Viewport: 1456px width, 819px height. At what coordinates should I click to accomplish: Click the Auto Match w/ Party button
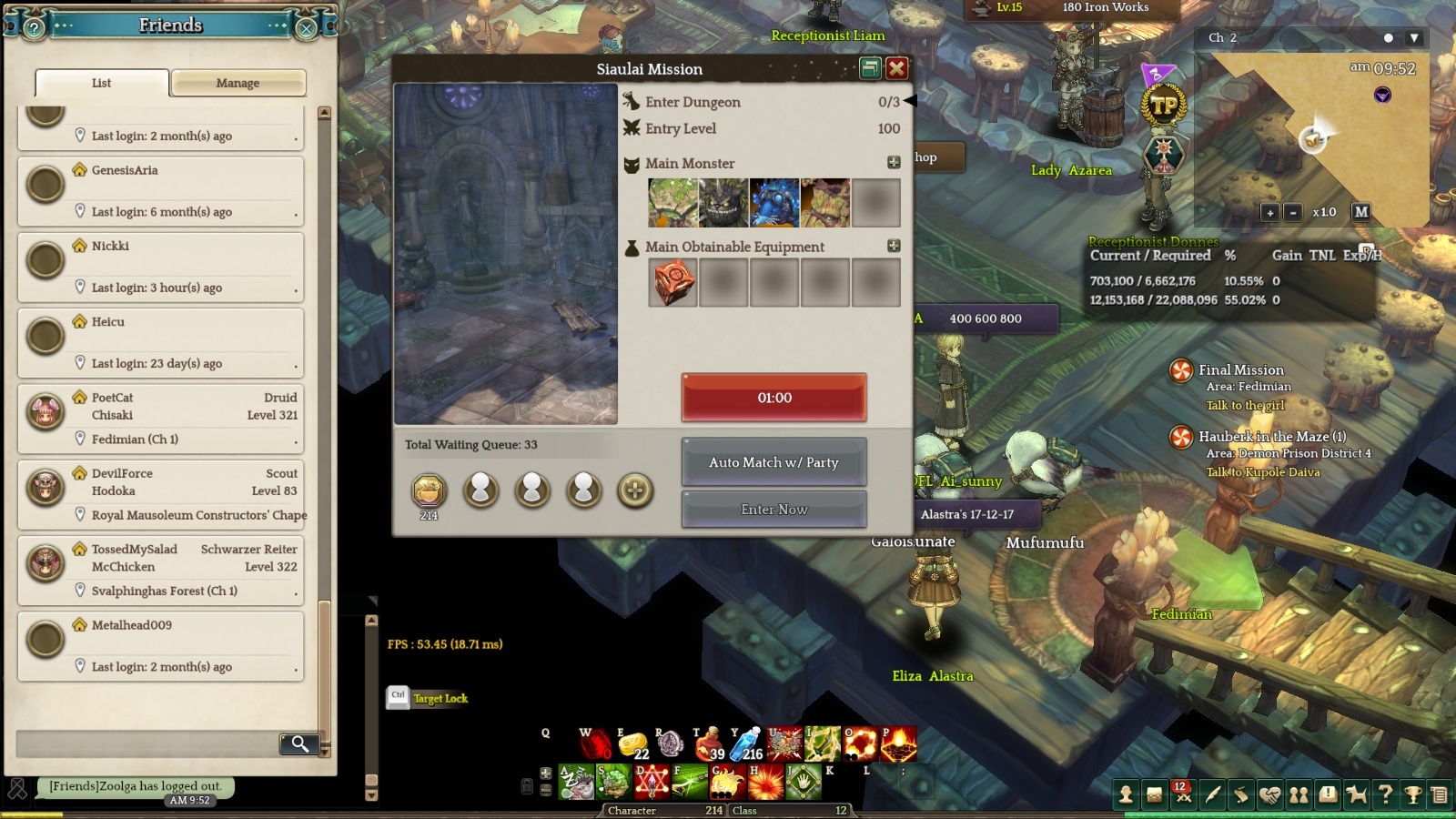pos(773,462)
